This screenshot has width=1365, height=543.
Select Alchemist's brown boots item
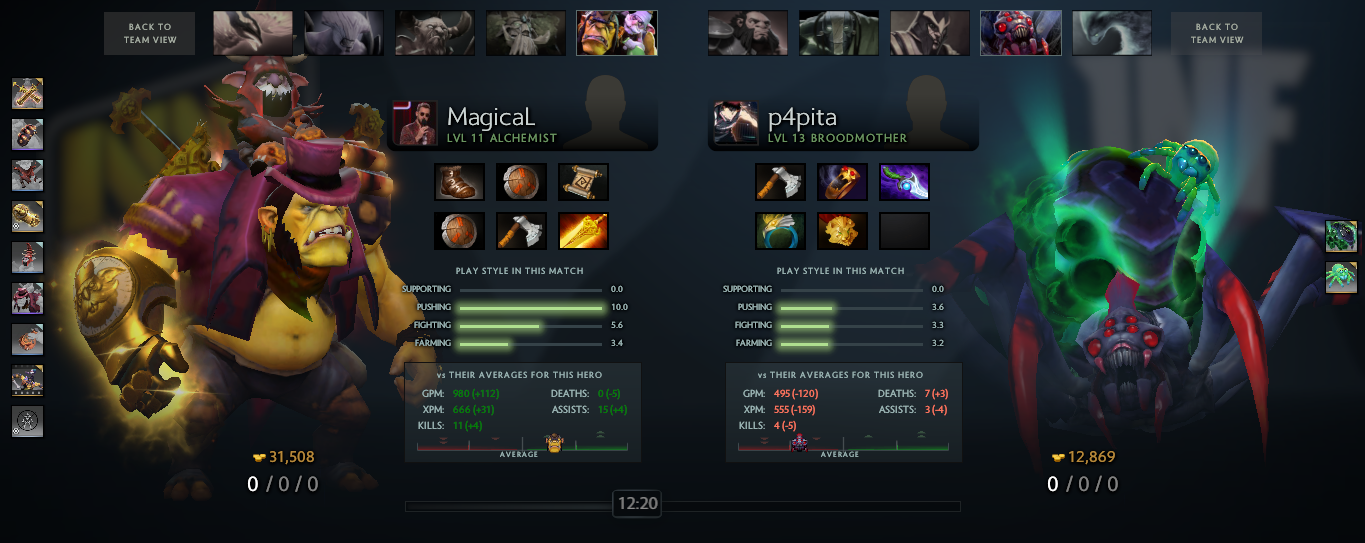(x=459, y=182)
